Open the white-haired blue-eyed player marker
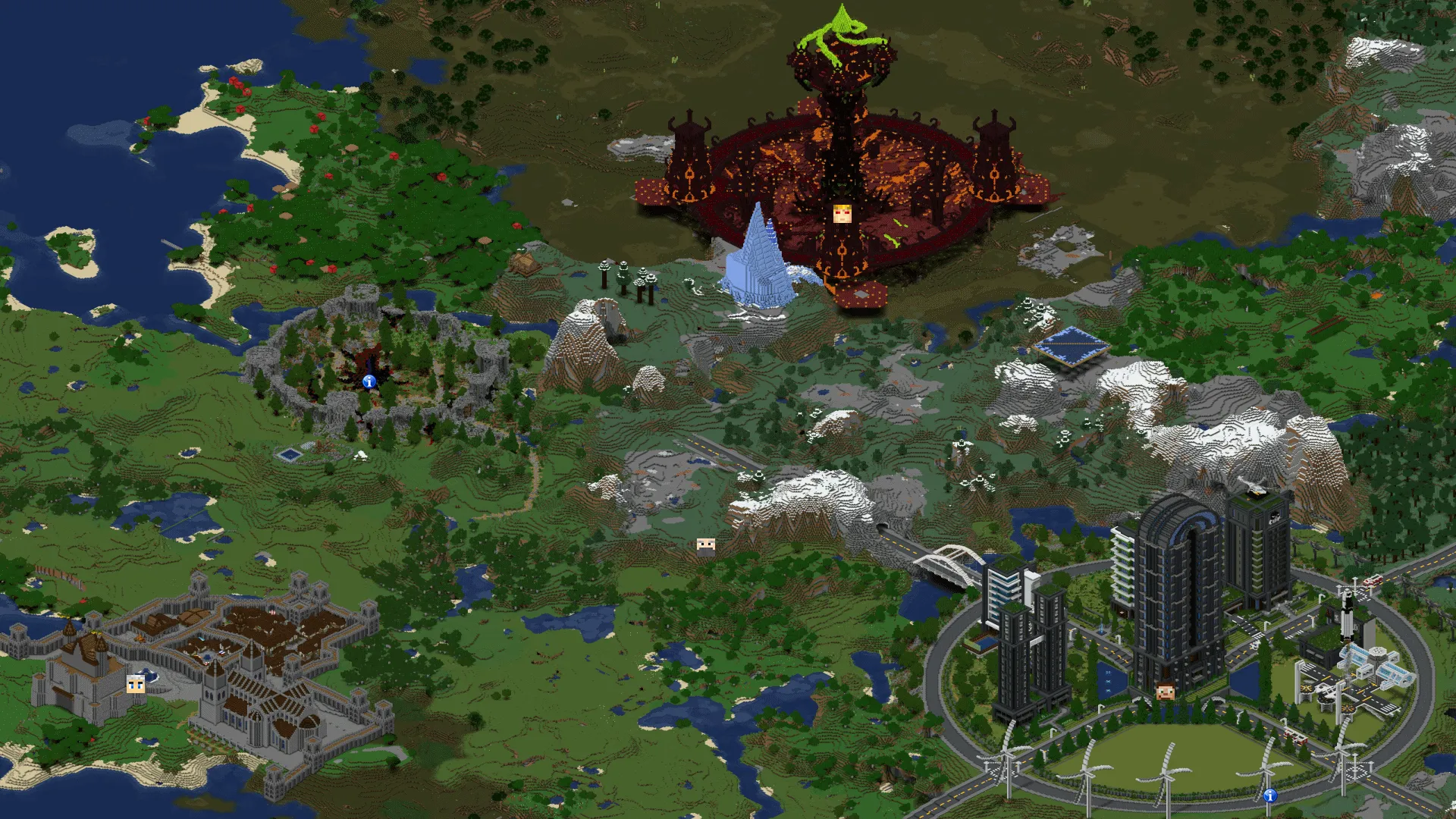1456x819 pixels. pyautogui.click(x=136, y=684)
